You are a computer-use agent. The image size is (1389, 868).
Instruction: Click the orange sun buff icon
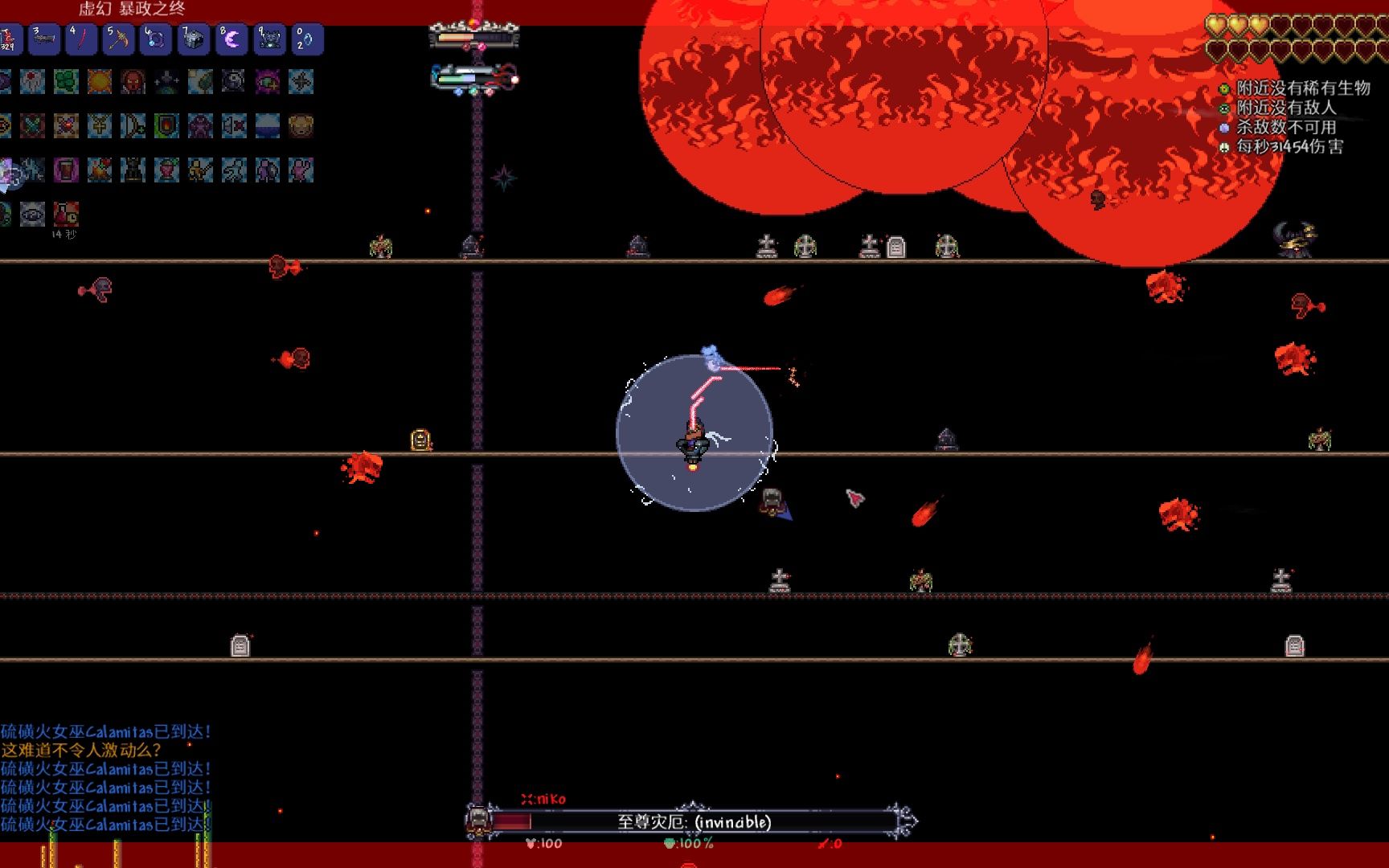[100, 81]
